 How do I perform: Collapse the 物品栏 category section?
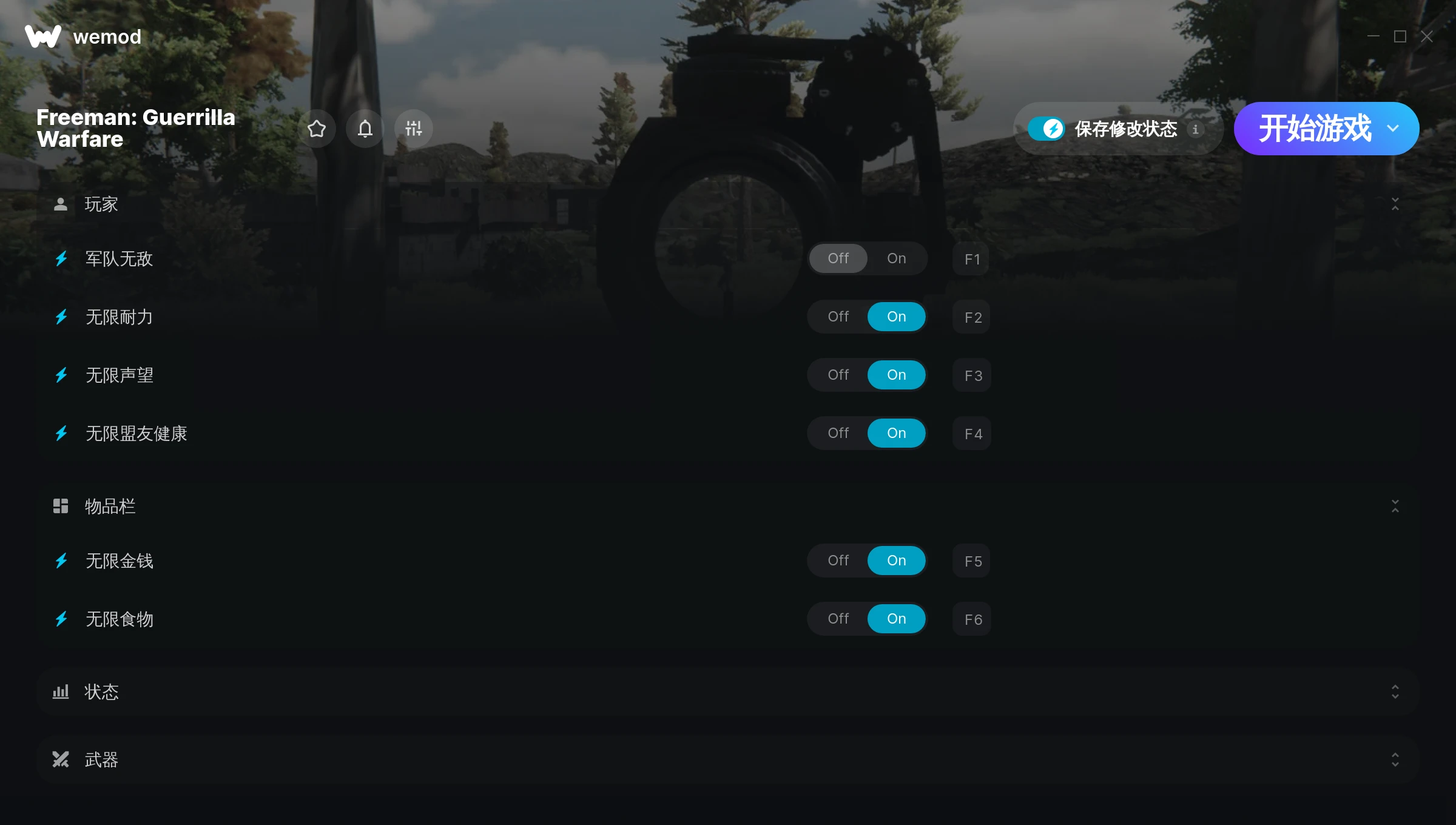[1395, 506]
